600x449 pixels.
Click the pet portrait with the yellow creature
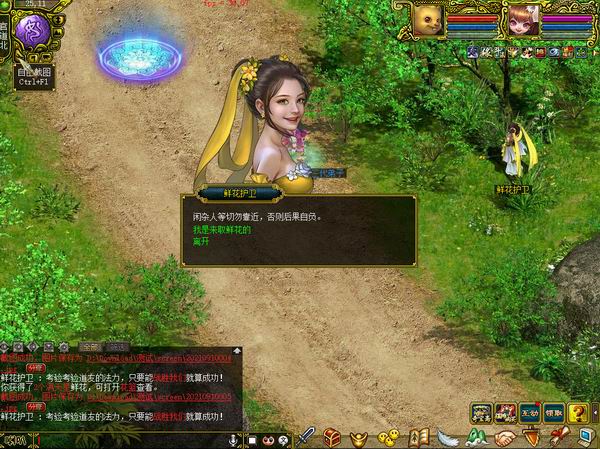[429, 19]
